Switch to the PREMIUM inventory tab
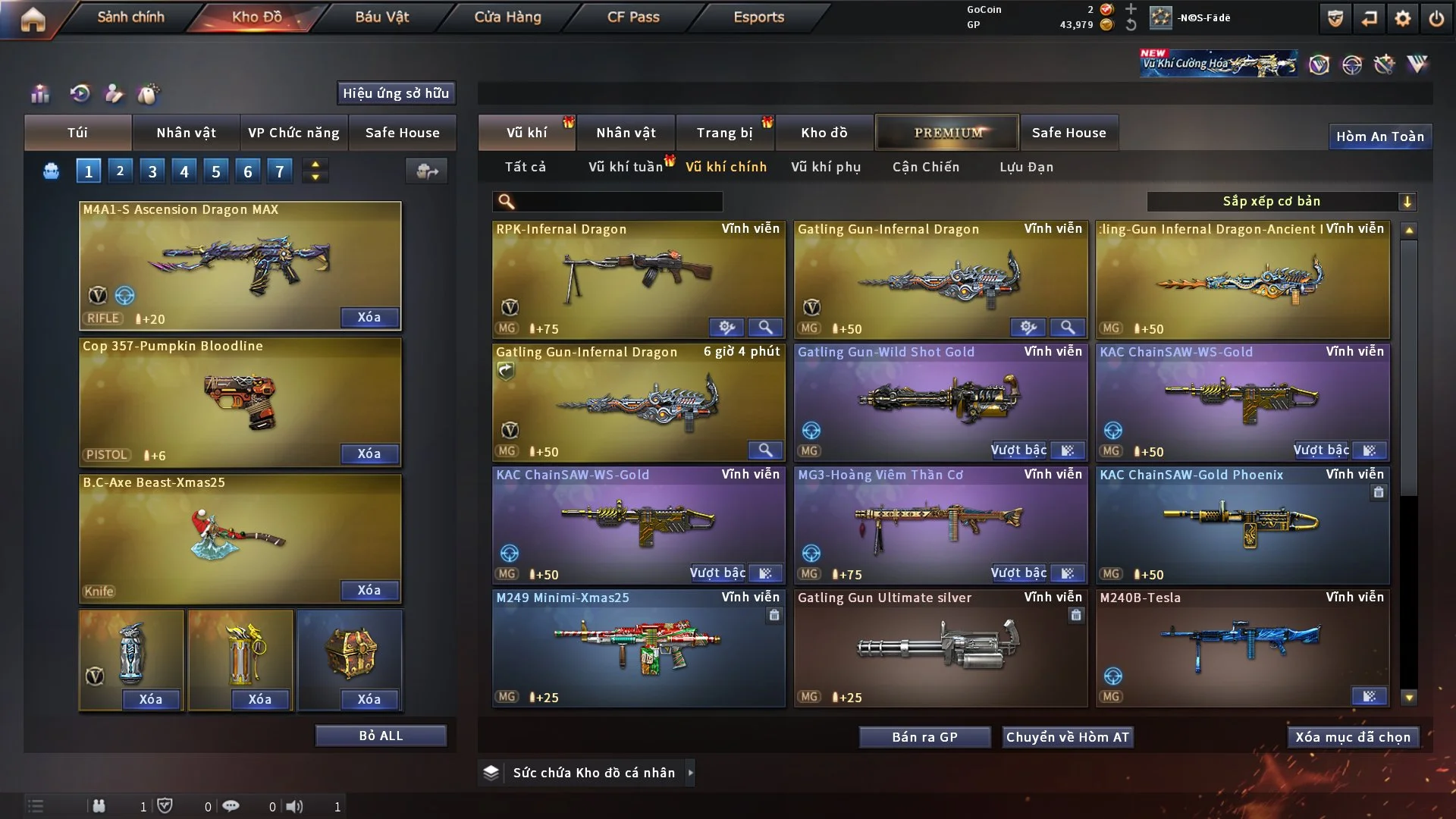This screenshot has height=819, width=1456. [x=948, y=133]
